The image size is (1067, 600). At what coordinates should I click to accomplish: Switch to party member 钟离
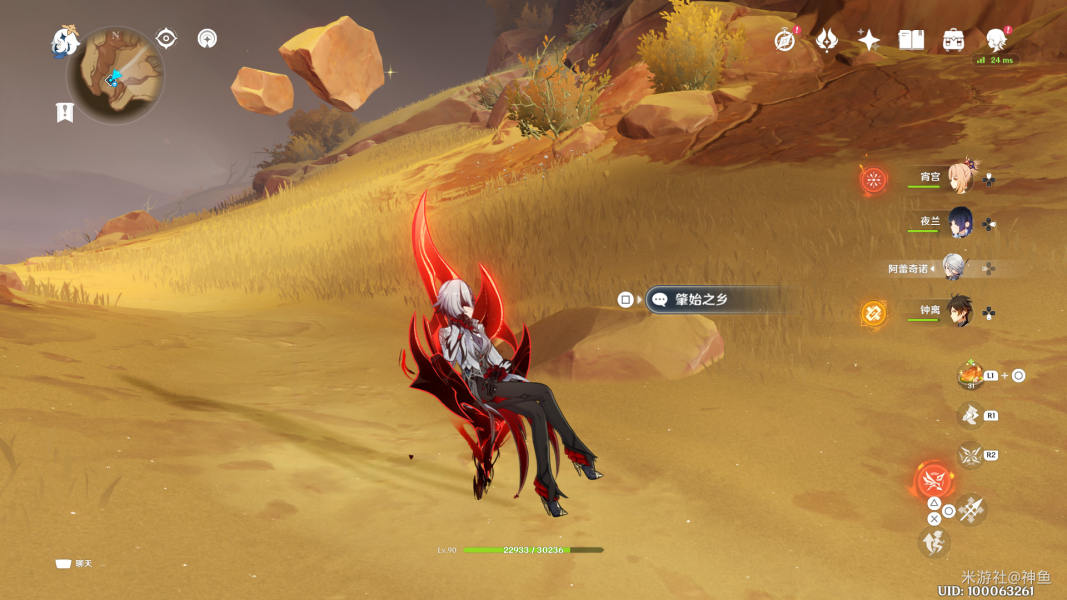tap(960, 311)
